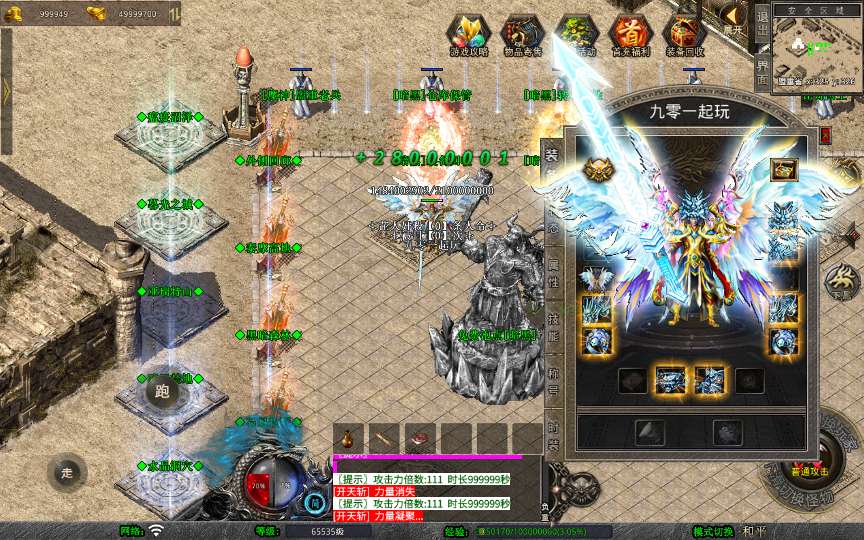Open the 装备回收 equipment recycling chest
Viewport: 864px width, 540px height.
click(x=685, y=35)
